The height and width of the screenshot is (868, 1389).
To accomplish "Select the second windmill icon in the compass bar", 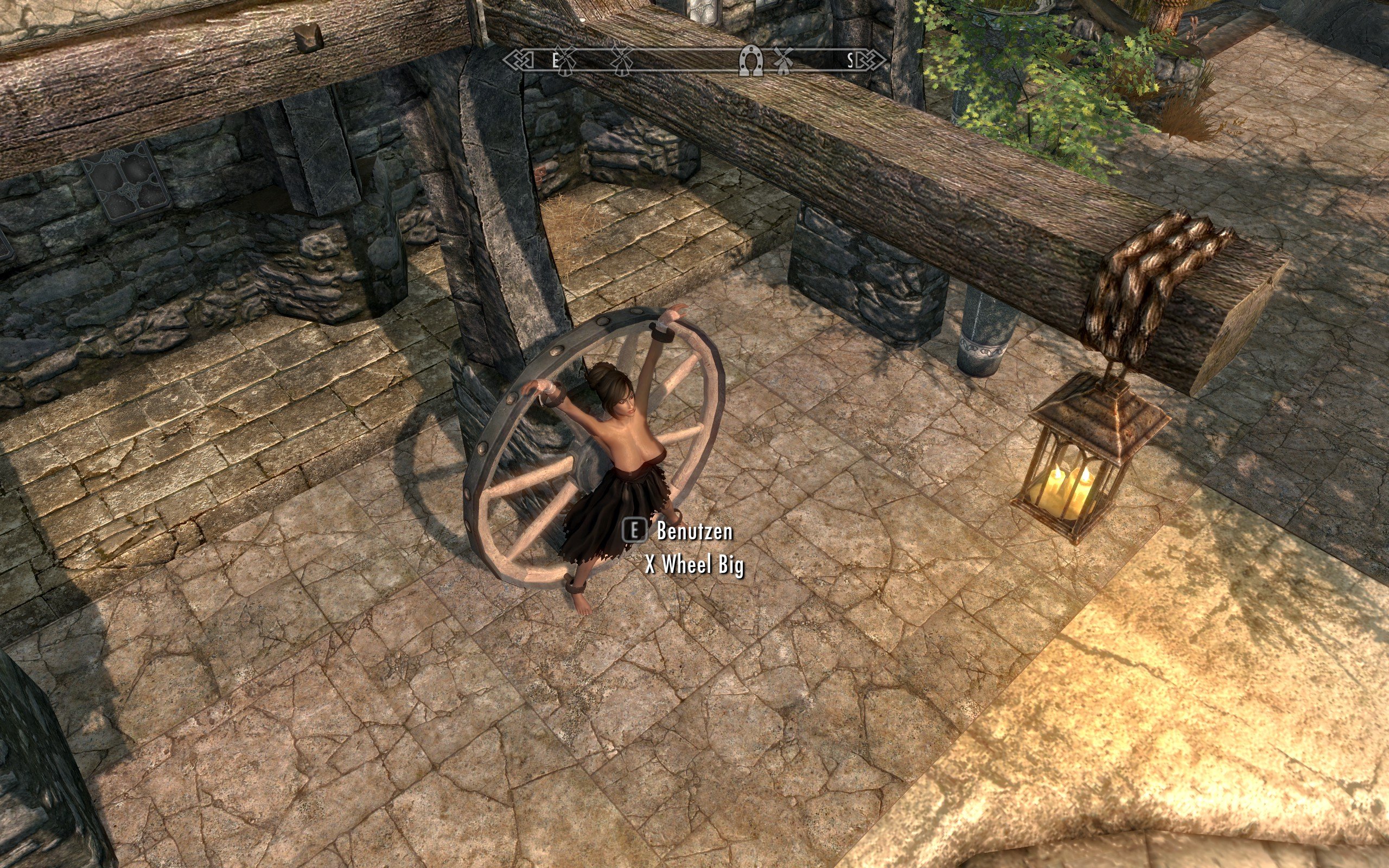I will 622,60.
